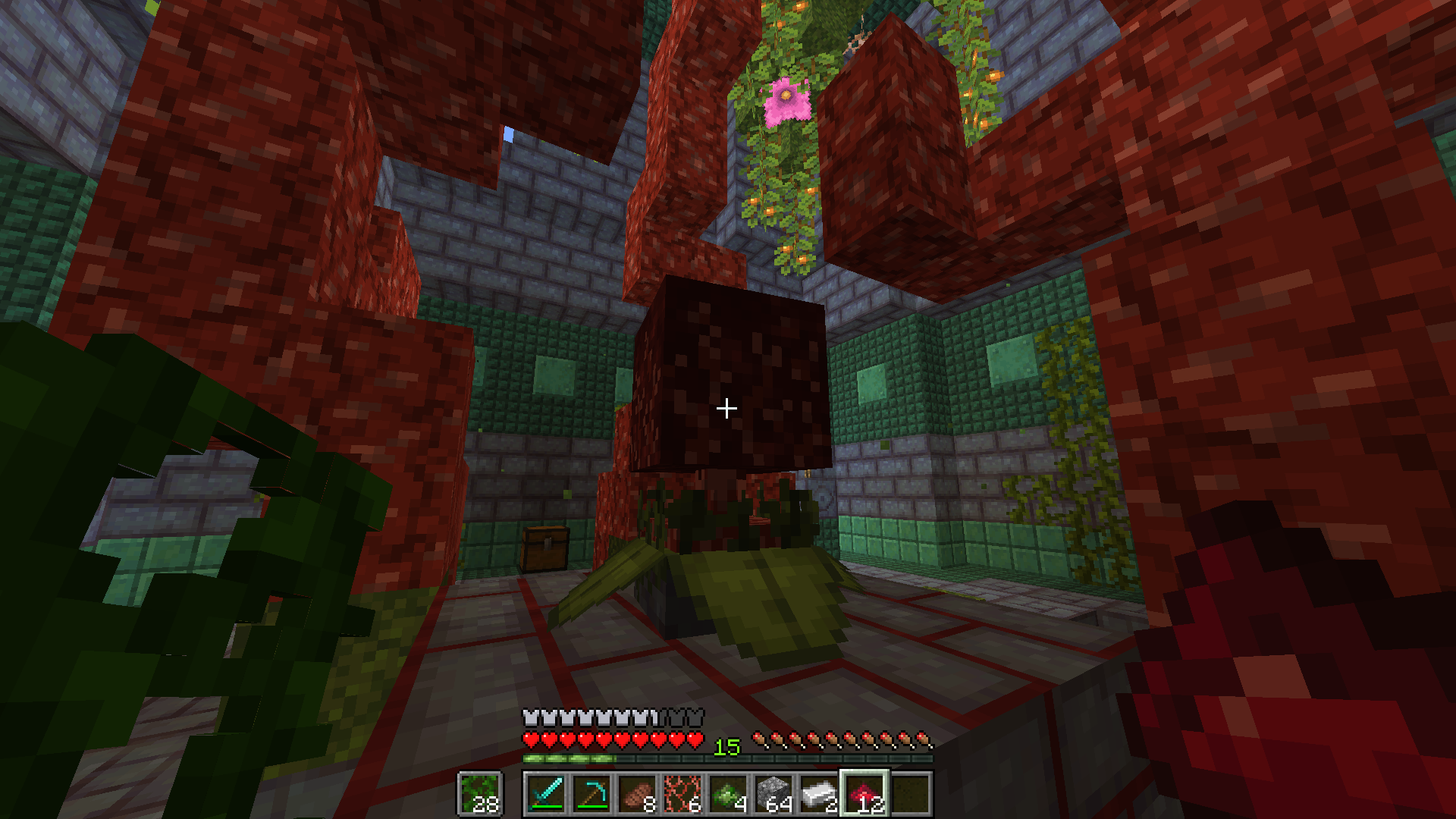Select the red vines stack of 6

tap(682, 794)
